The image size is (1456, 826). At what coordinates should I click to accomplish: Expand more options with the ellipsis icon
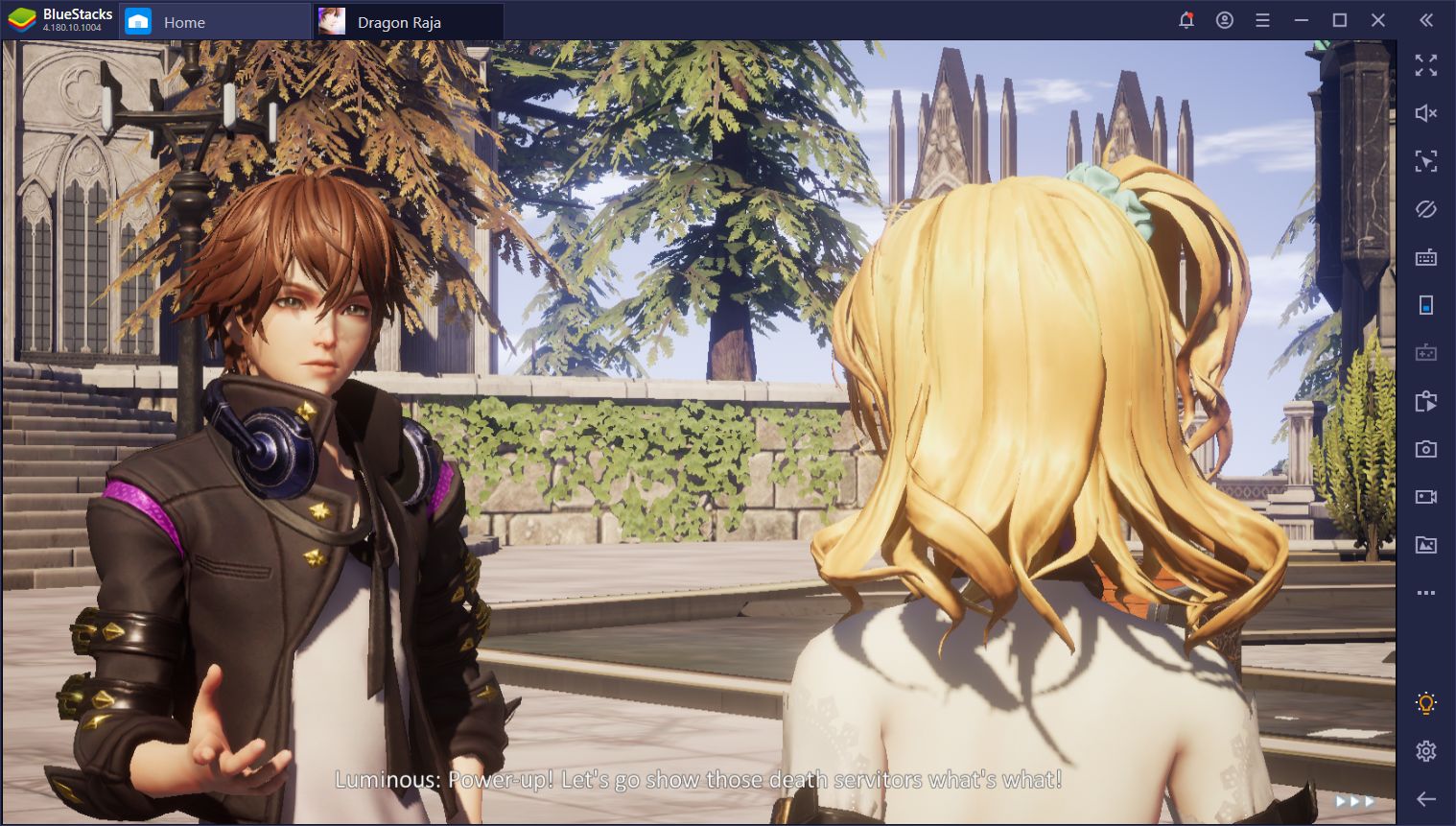point(1426,592)
